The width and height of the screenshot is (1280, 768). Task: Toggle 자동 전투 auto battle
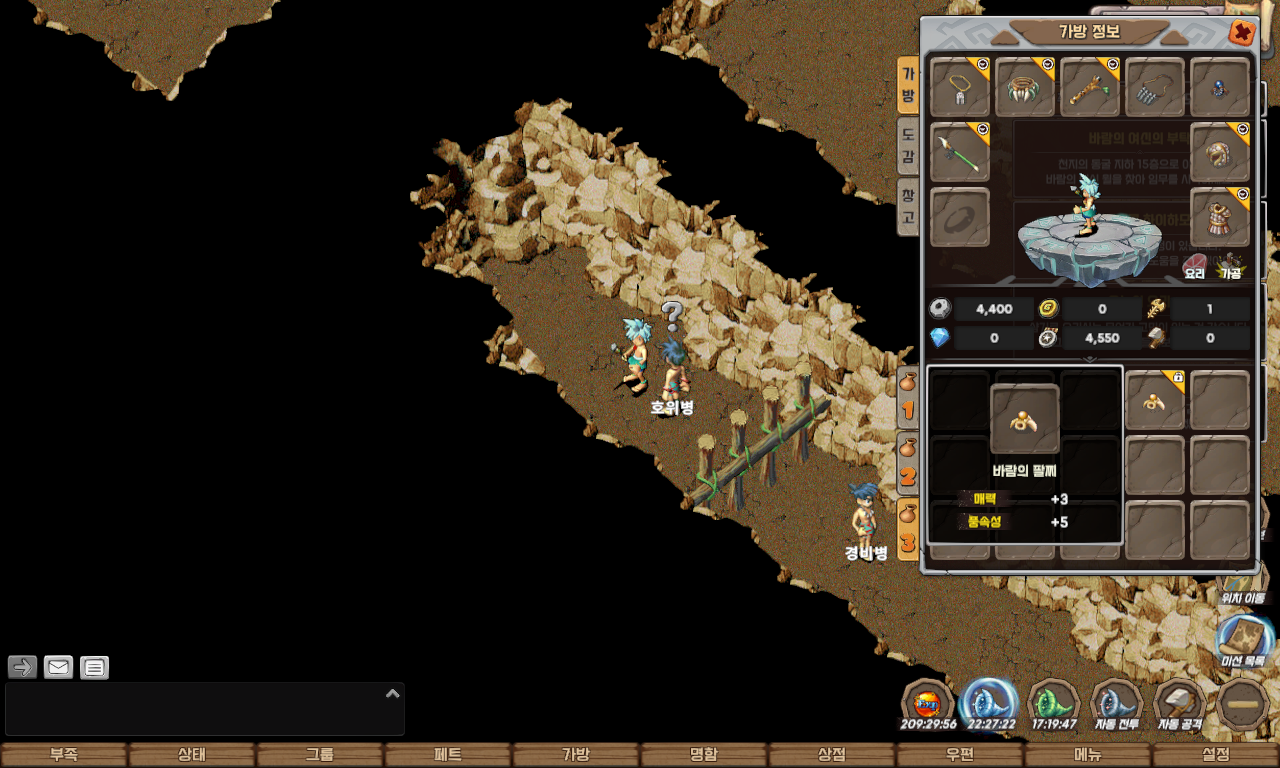(1117, 705)
